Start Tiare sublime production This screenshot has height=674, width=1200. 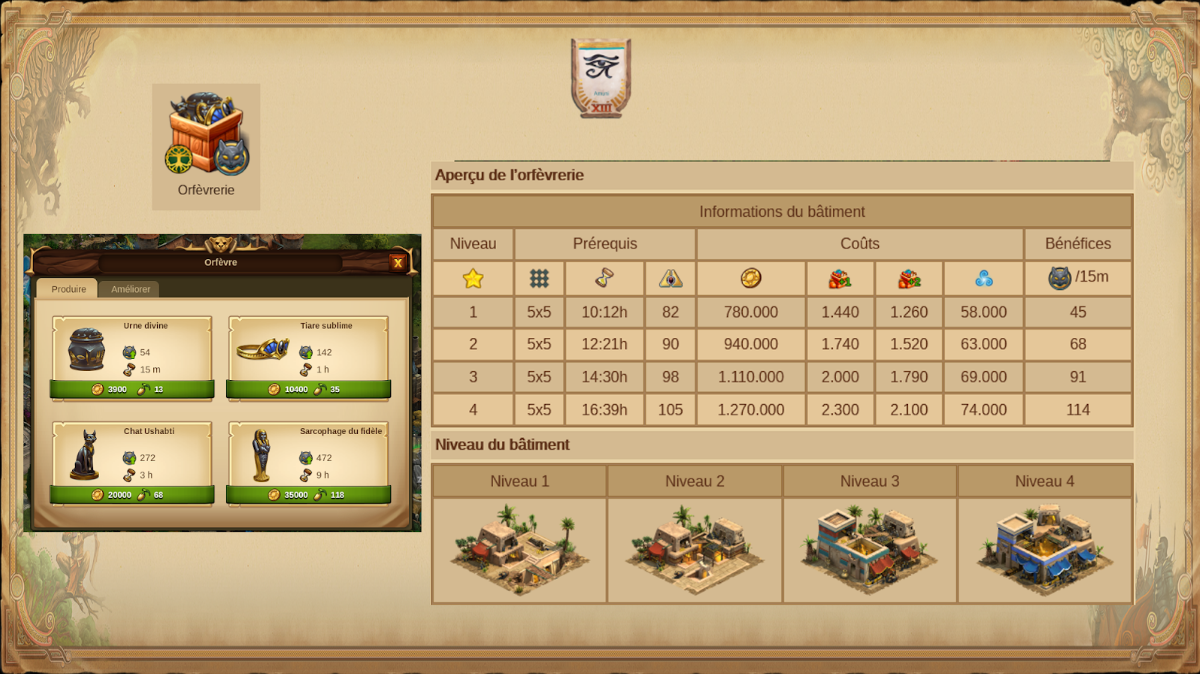pyautogui.click(x=308, y=389)
